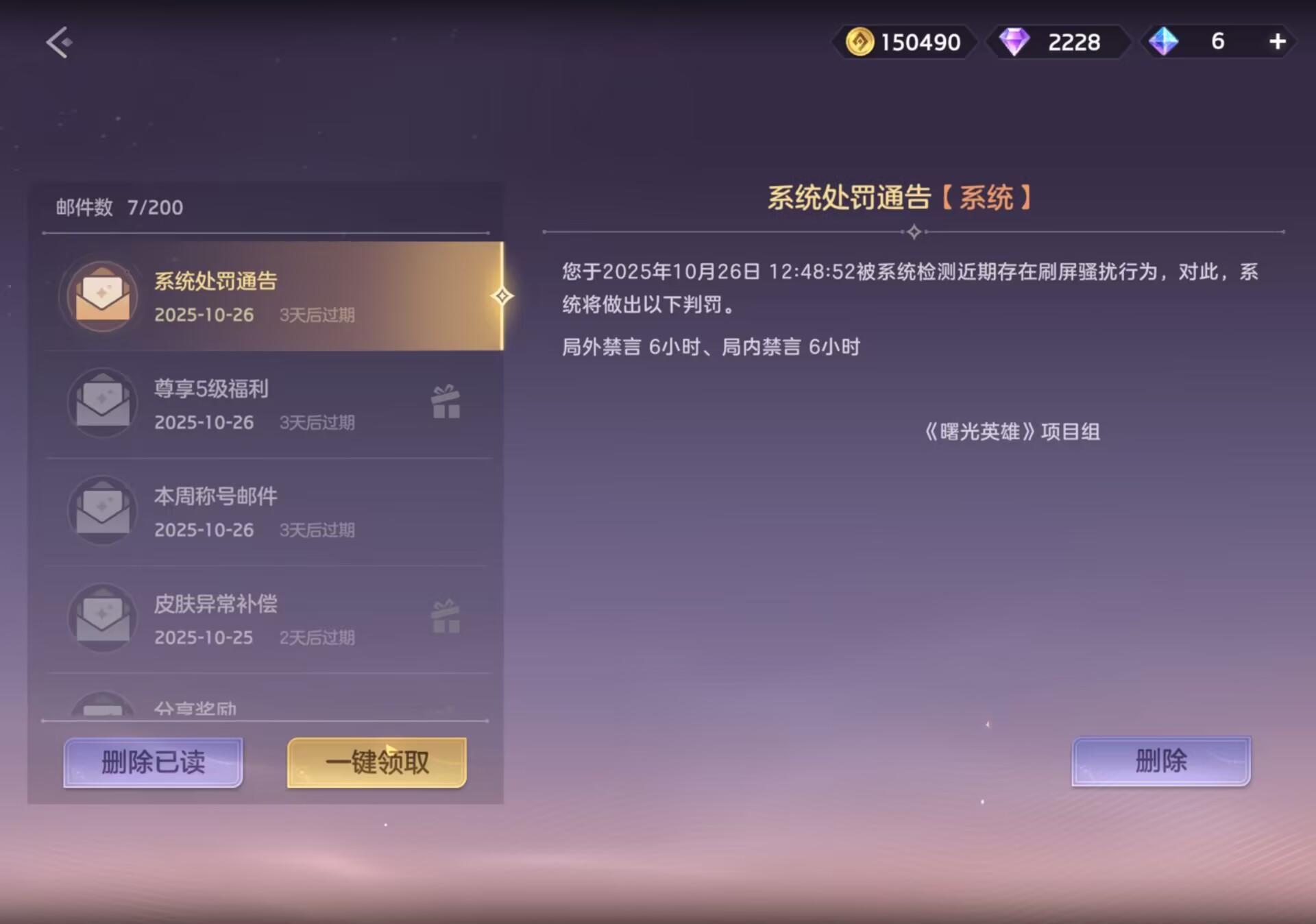Click the blue crystal currency icon

[x=1165, y=42]
